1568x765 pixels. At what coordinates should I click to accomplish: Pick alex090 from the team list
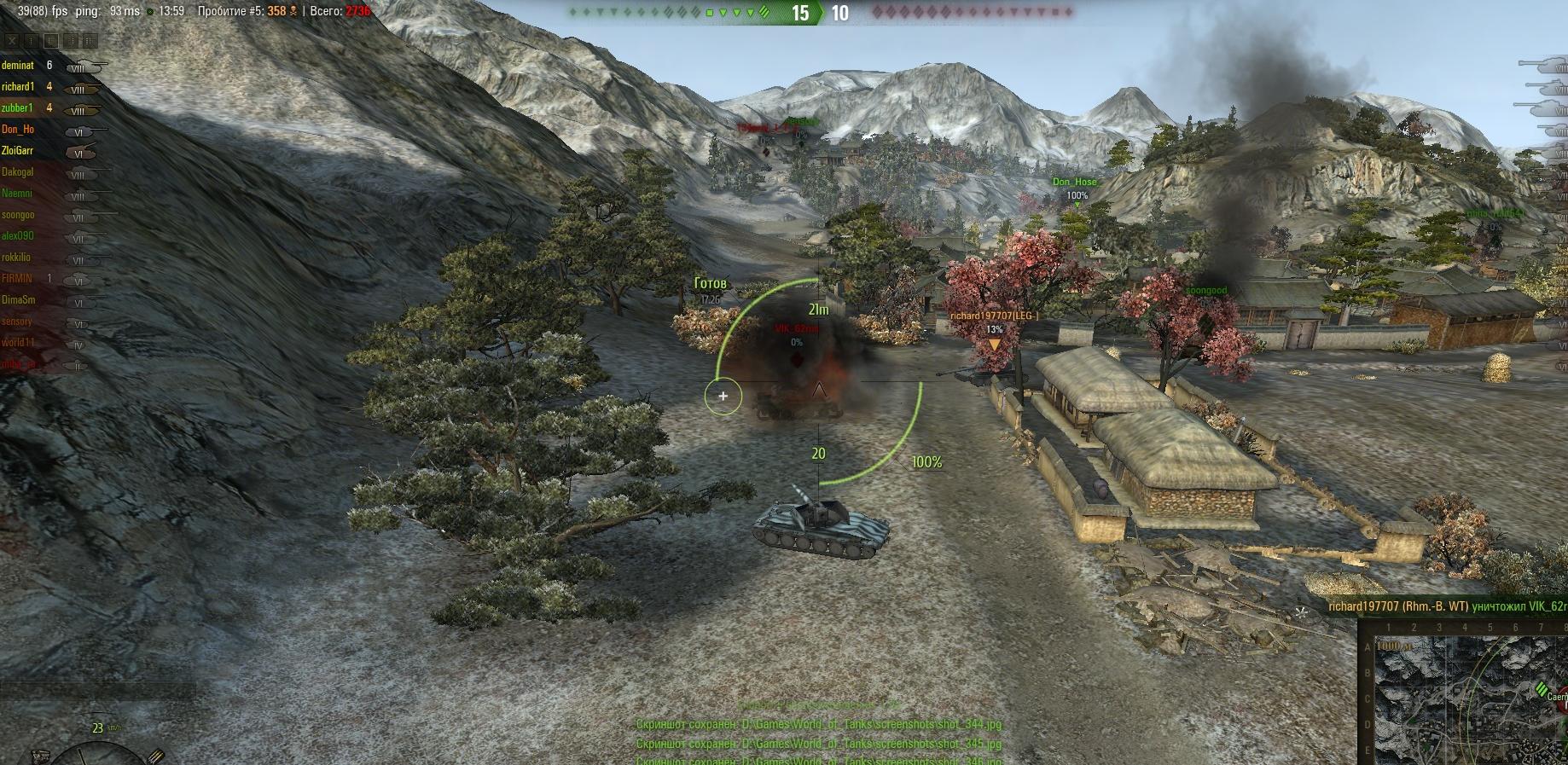coord(18,236)
